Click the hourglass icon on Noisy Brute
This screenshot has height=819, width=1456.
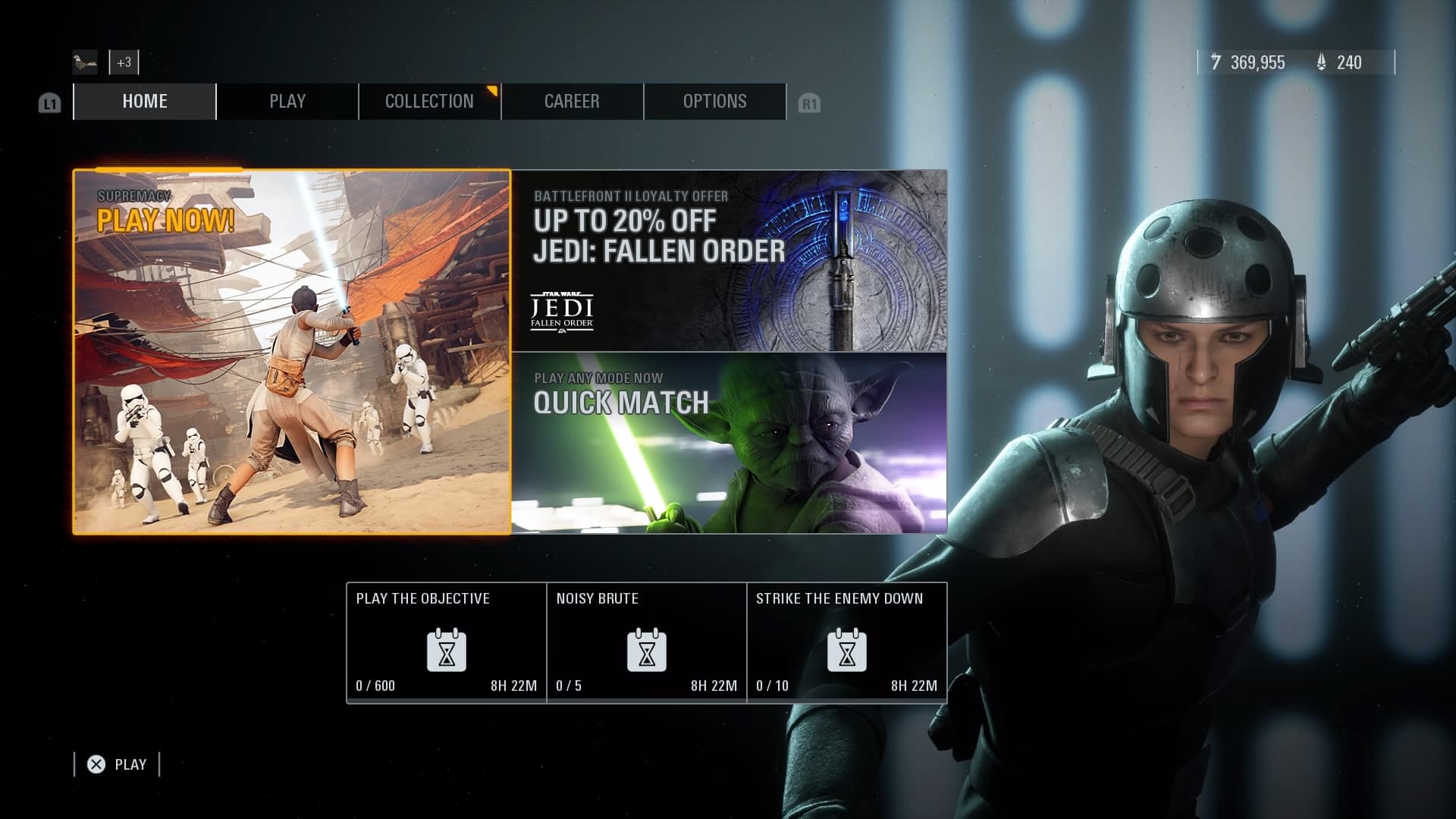tap(647, 651)
